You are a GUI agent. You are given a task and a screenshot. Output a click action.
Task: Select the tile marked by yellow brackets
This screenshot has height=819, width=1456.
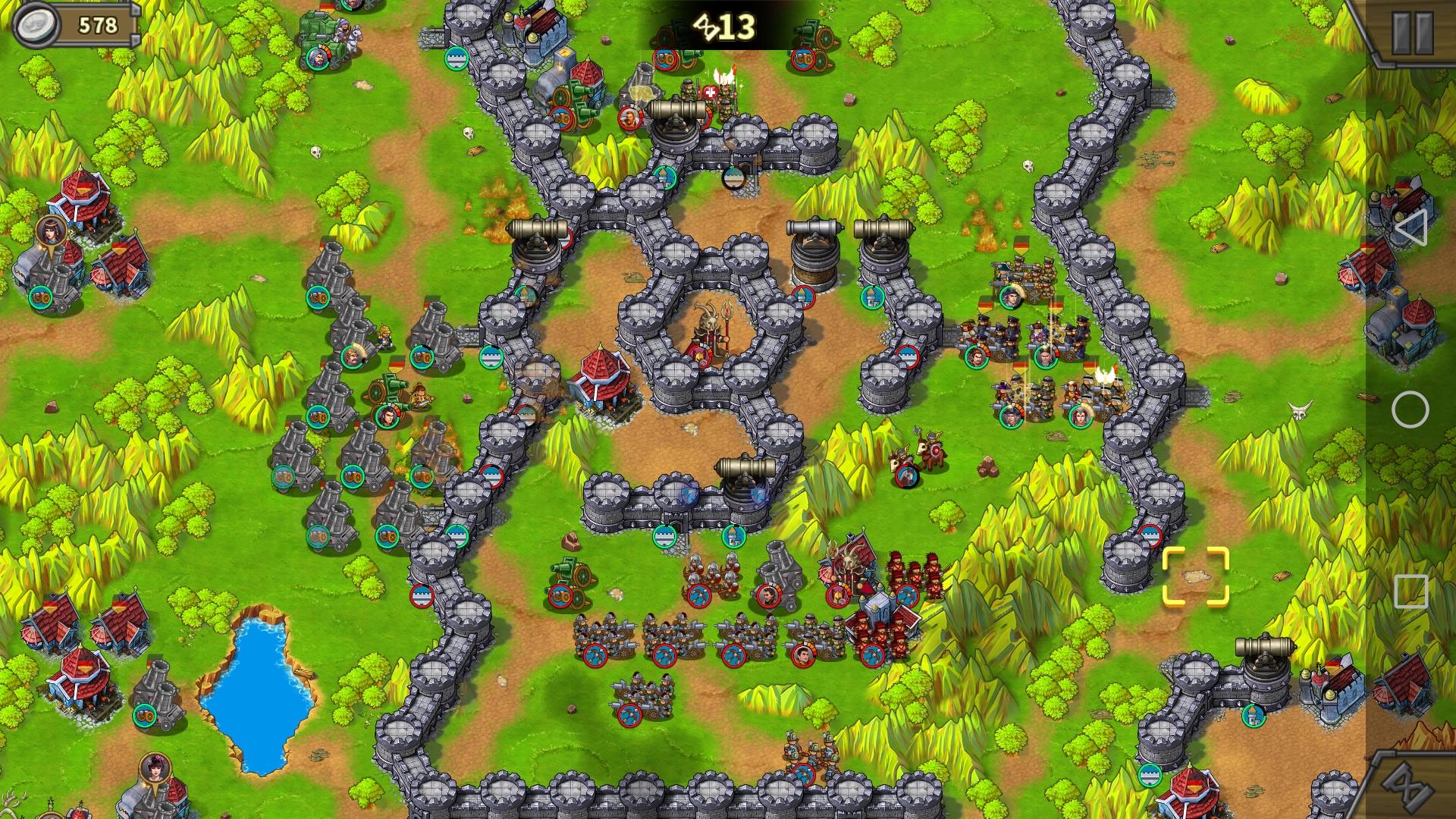(x=1195, y=576)
